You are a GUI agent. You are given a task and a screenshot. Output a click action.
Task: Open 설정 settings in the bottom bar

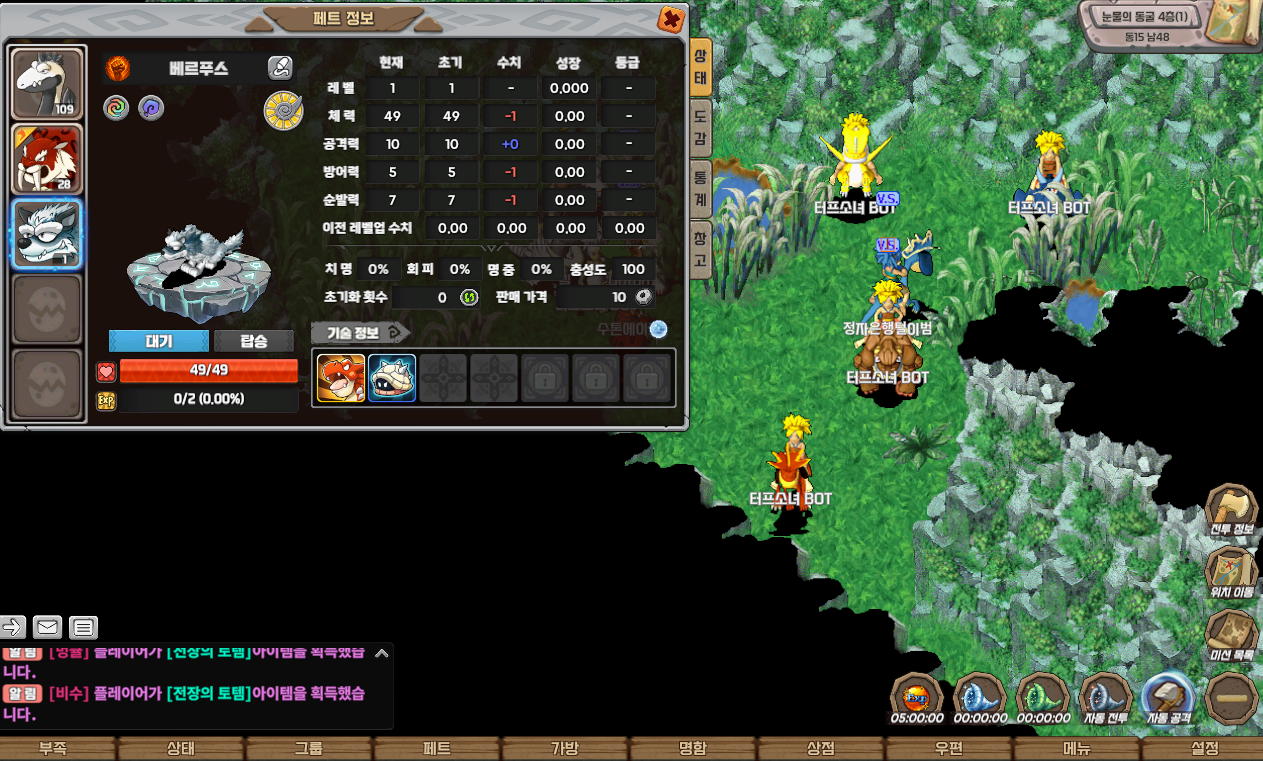click(x=1204, y=749)
